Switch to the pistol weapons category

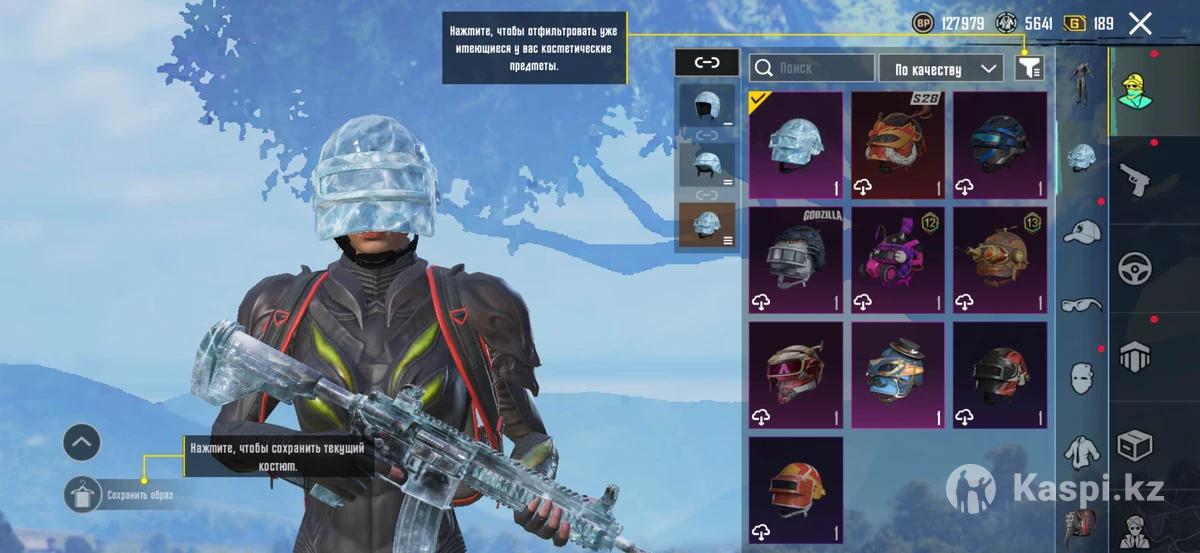coord(1135,180)
